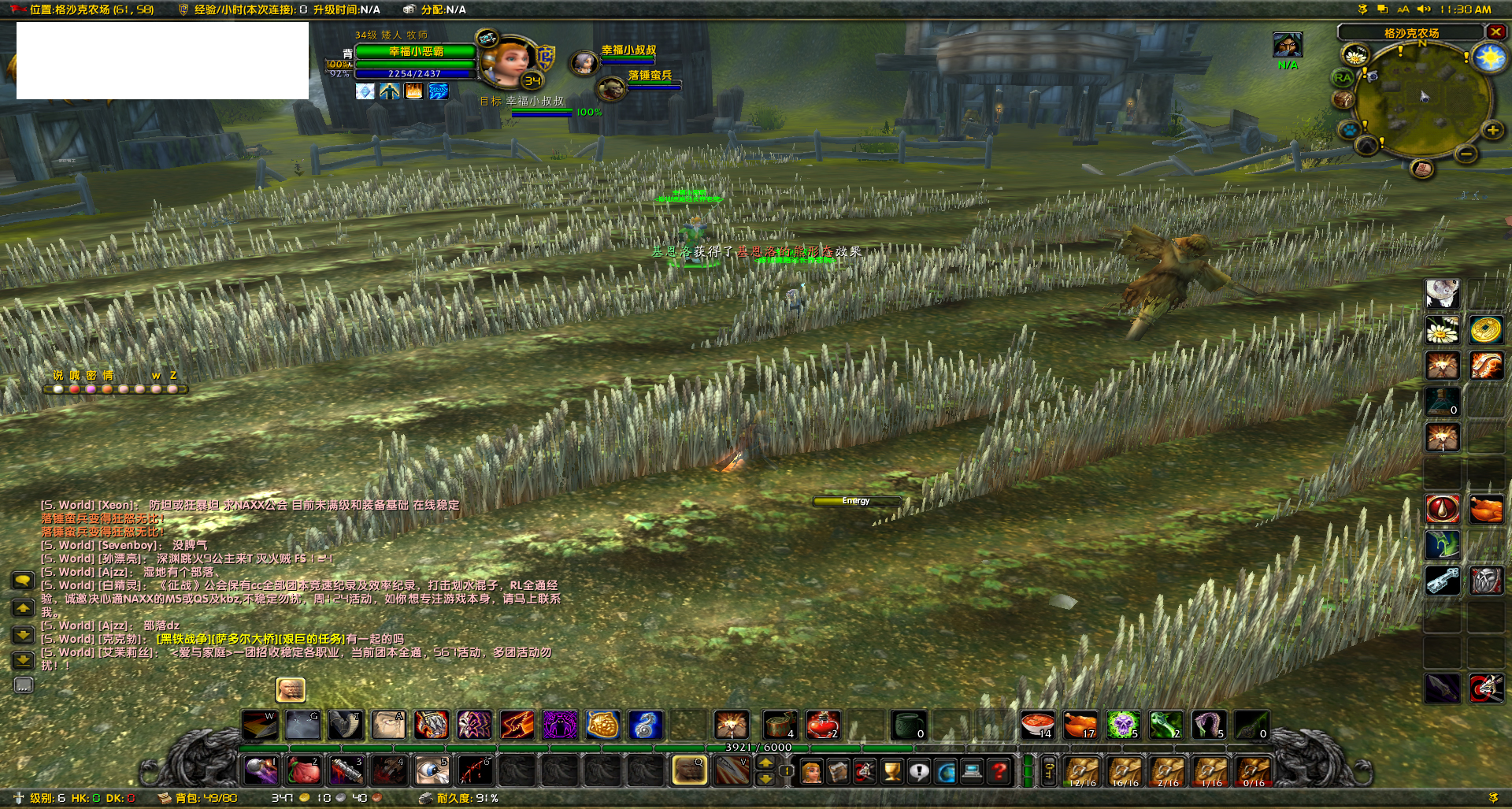This screenshot has width=1512, height=809.
Task: Zoom in the minimap with the plus button
Action: (1492, 130)
